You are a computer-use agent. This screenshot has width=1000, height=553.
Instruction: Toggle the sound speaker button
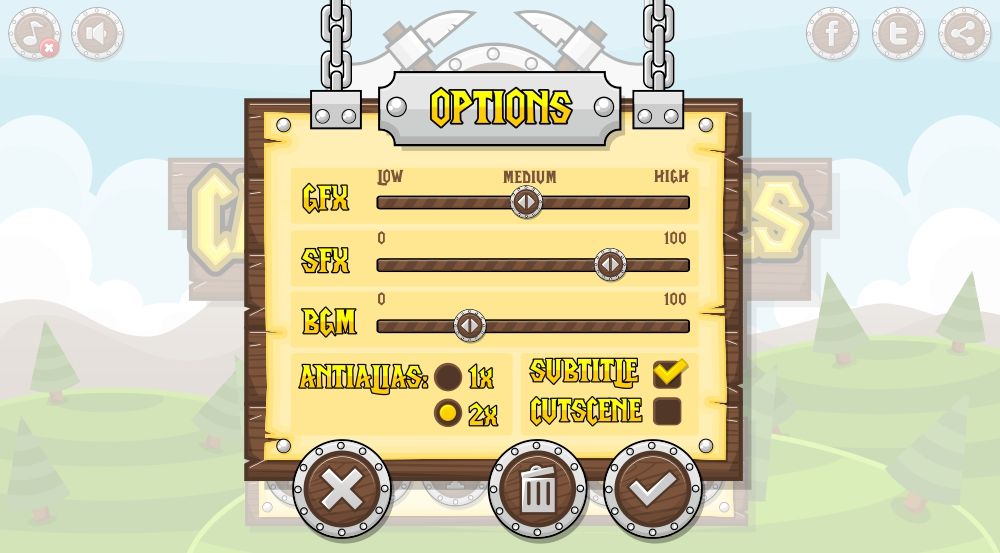point(97,34)
